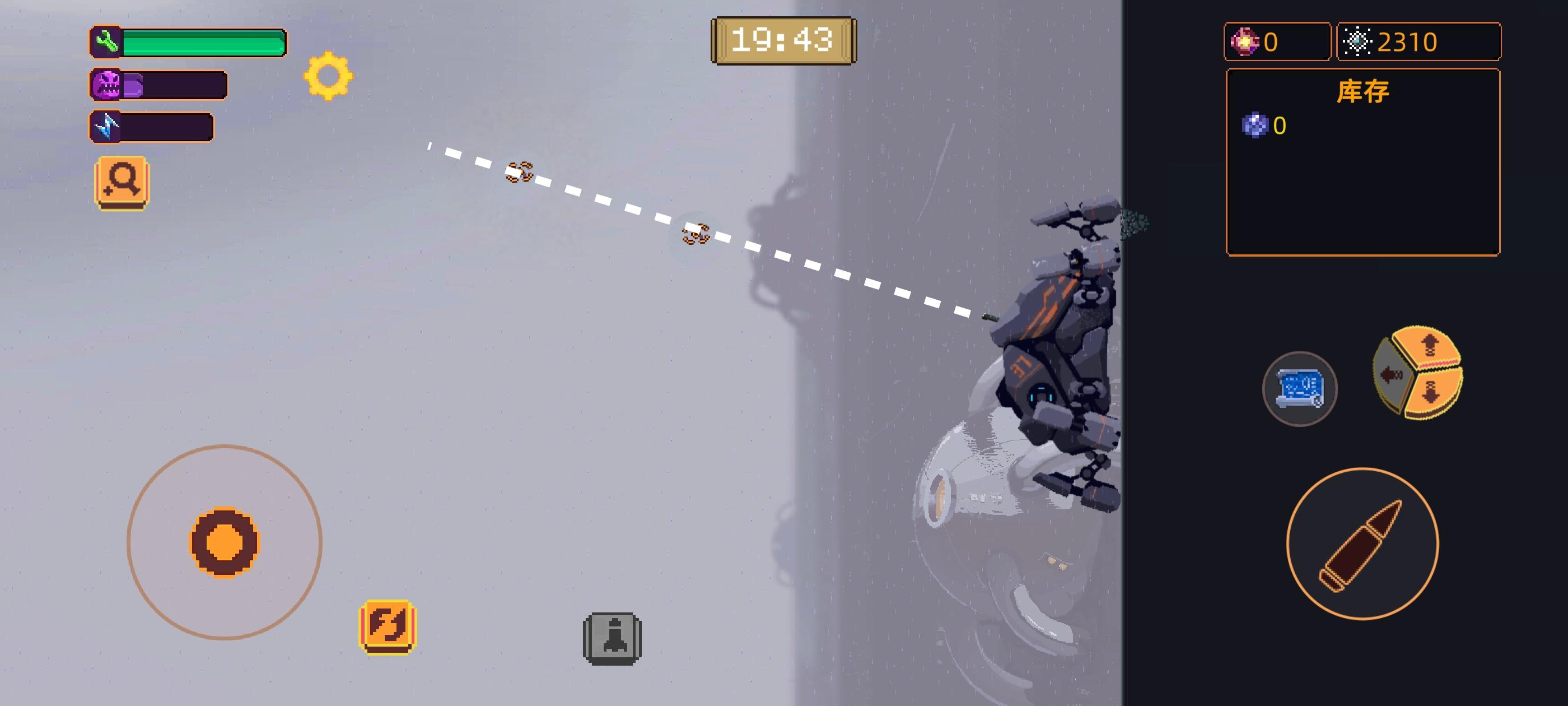Open the blueprint scroll icon
Image resolution: width=1568 pixels, height=706 pixels.
tap(1300, 388)
